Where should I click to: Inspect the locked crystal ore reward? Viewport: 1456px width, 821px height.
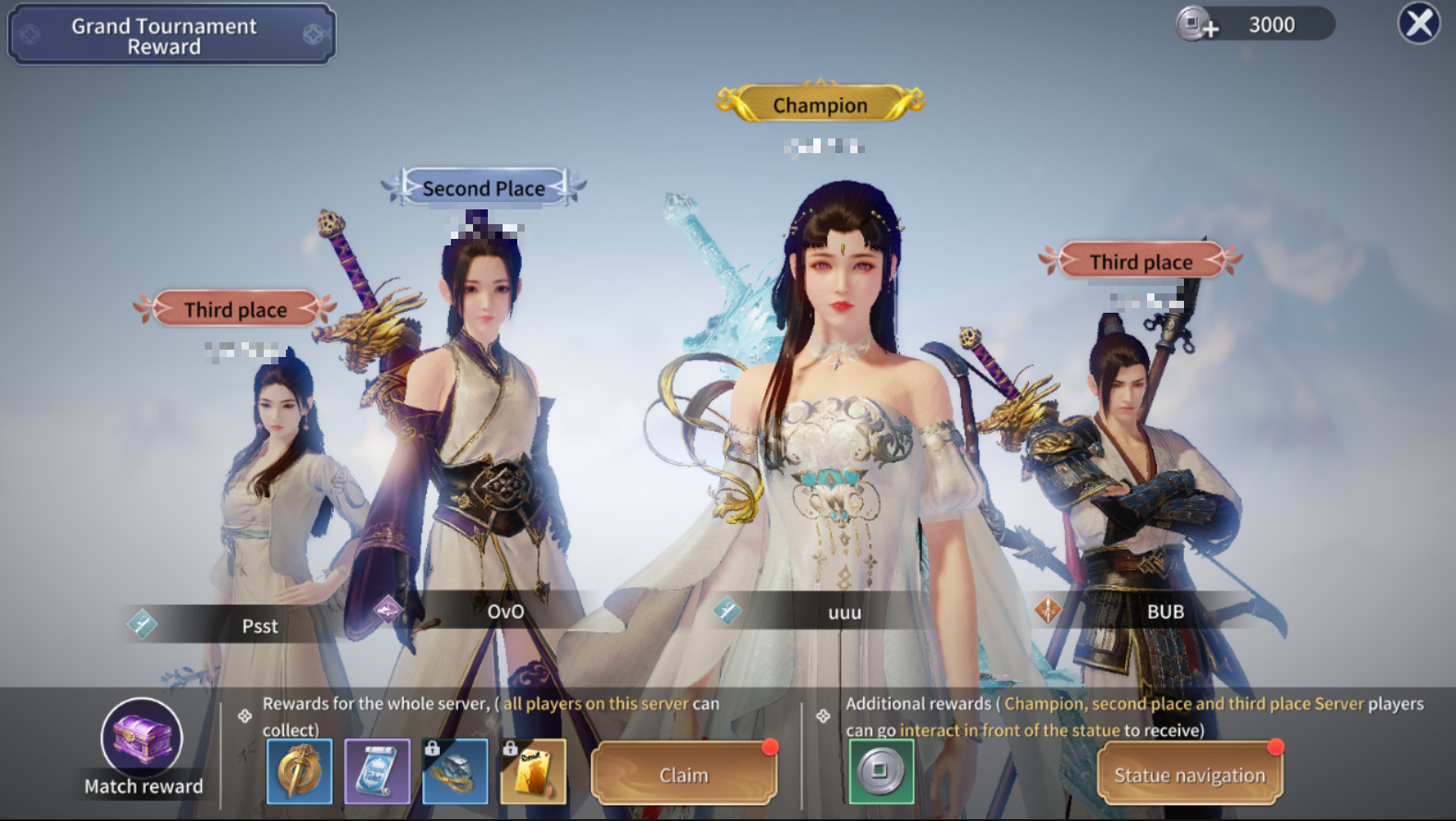[x=456, y=771]
